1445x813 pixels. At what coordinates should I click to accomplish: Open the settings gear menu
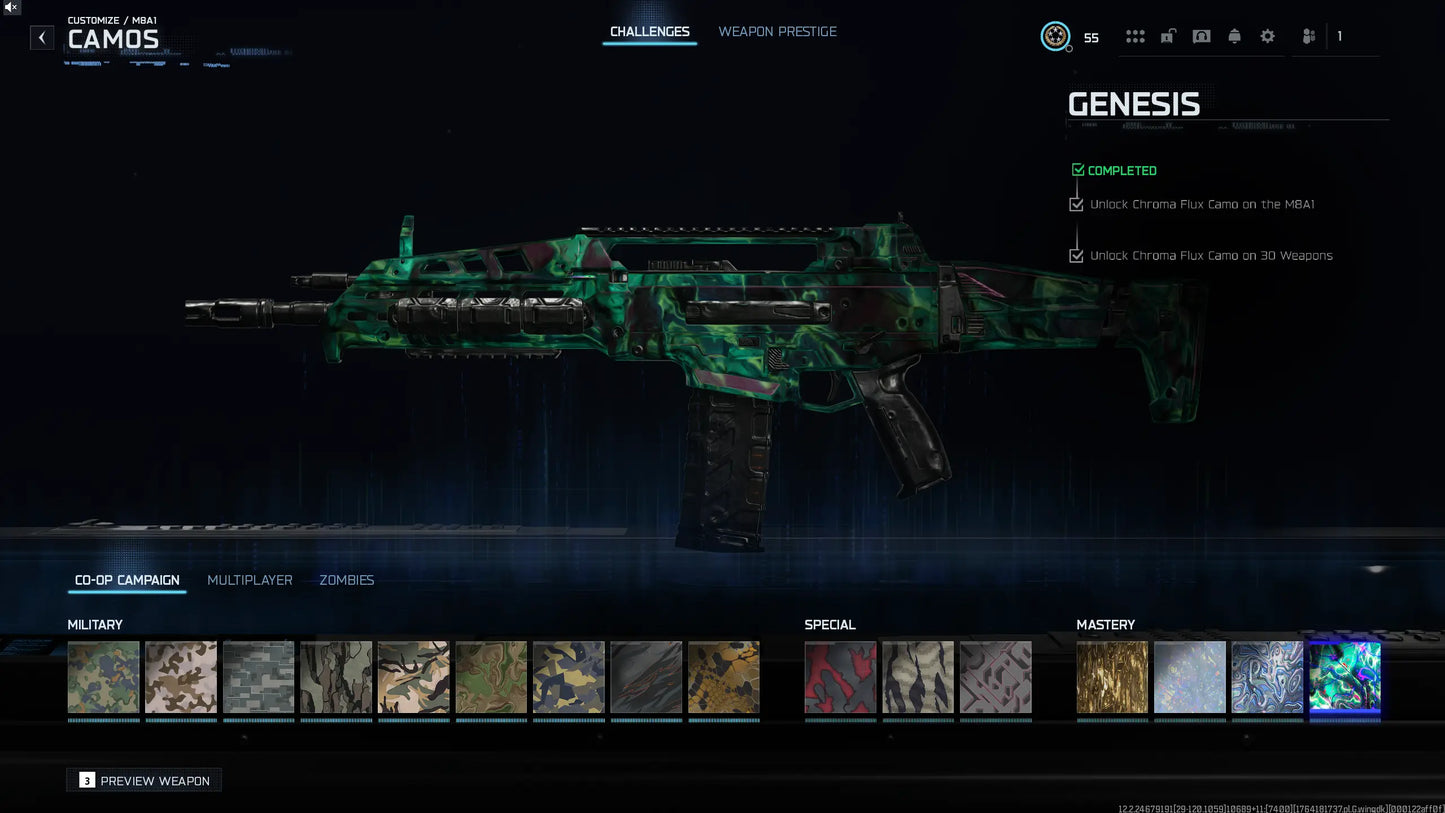(1267, 36)
